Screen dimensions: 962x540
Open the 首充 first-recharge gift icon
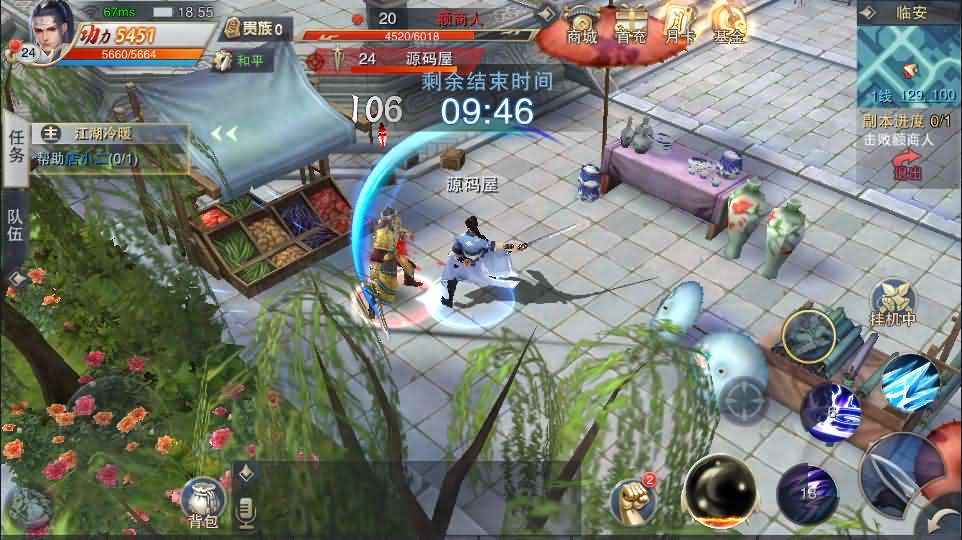pyautogui.click(x=630, y=25)
